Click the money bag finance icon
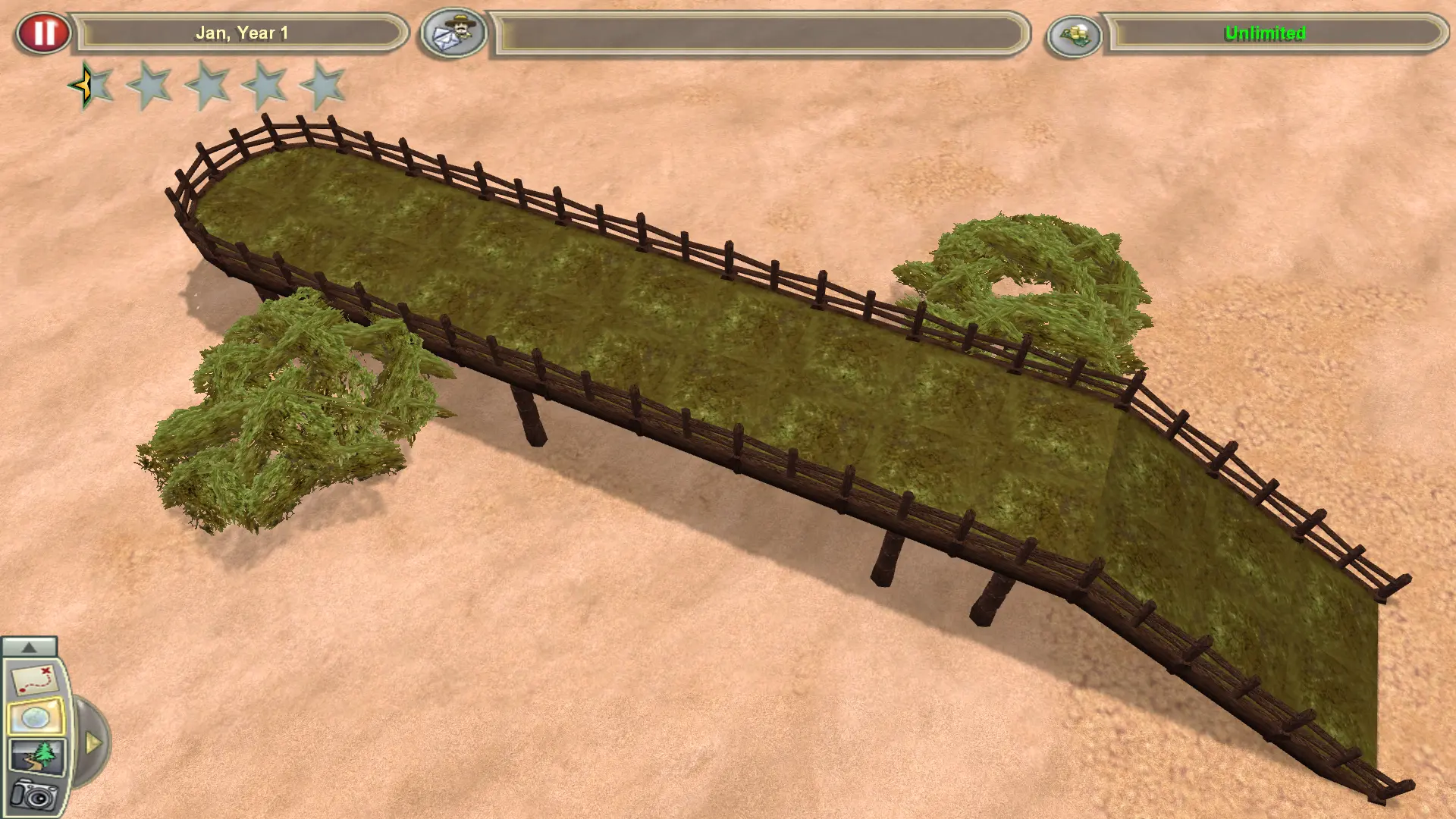The height and width of the screenshot is (819, 1456). coord(1077,33)
